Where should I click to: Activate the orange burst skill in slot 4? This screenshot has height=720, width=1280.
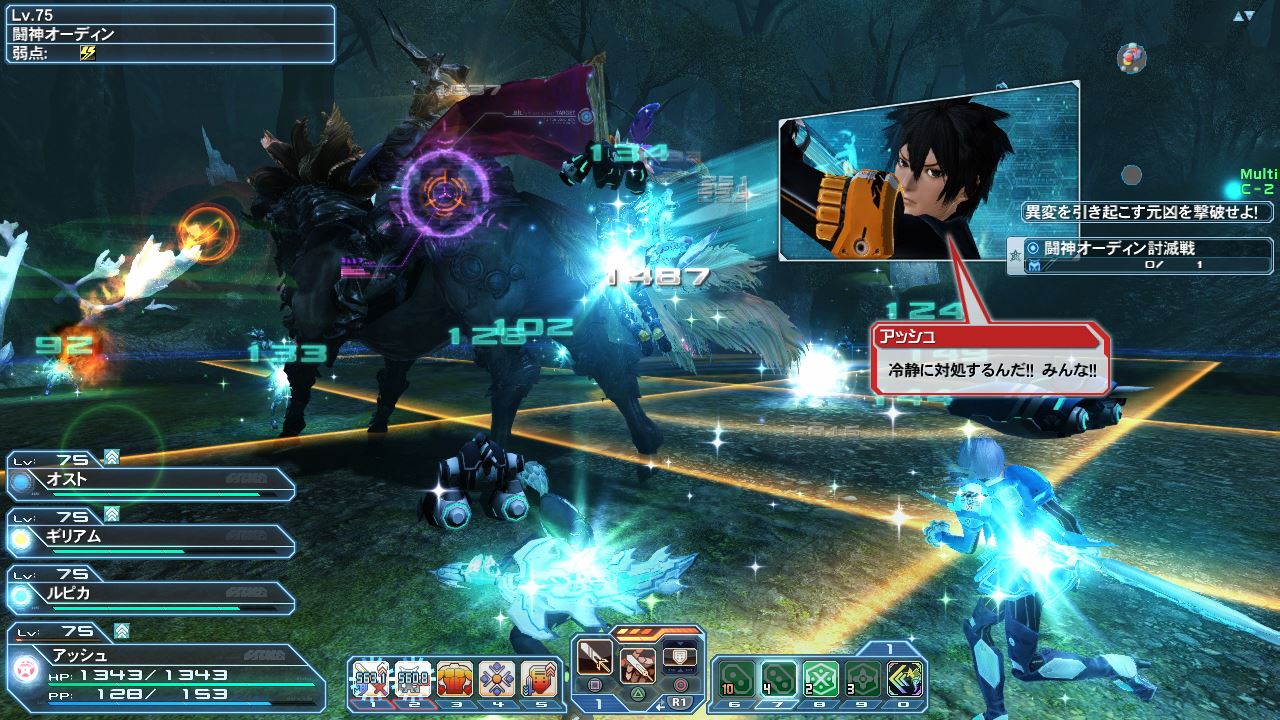pos(497,678)
